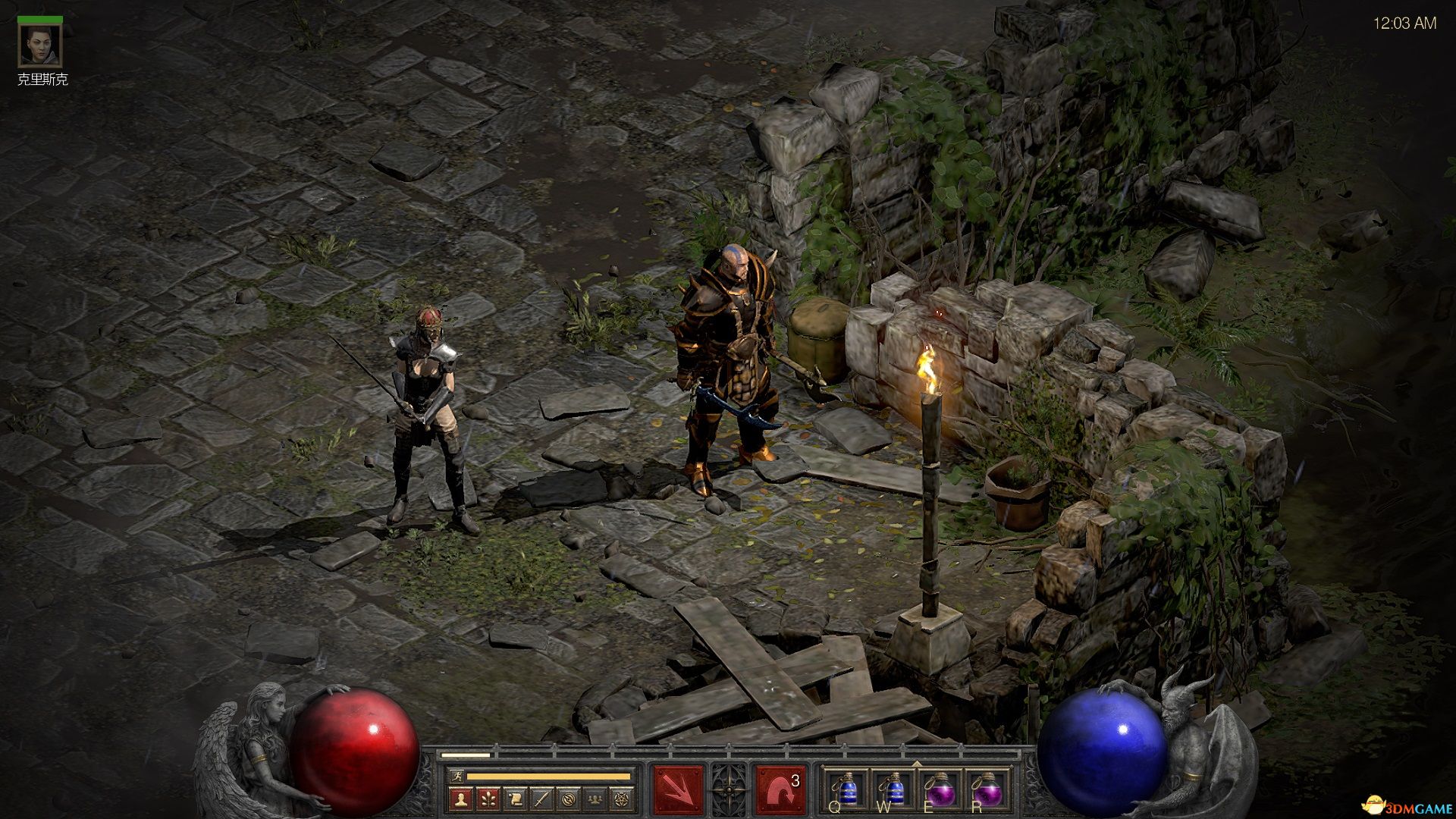Open the pentagram game menu icon
Viewport: 1456px width, 819px height.
[622, 799]
